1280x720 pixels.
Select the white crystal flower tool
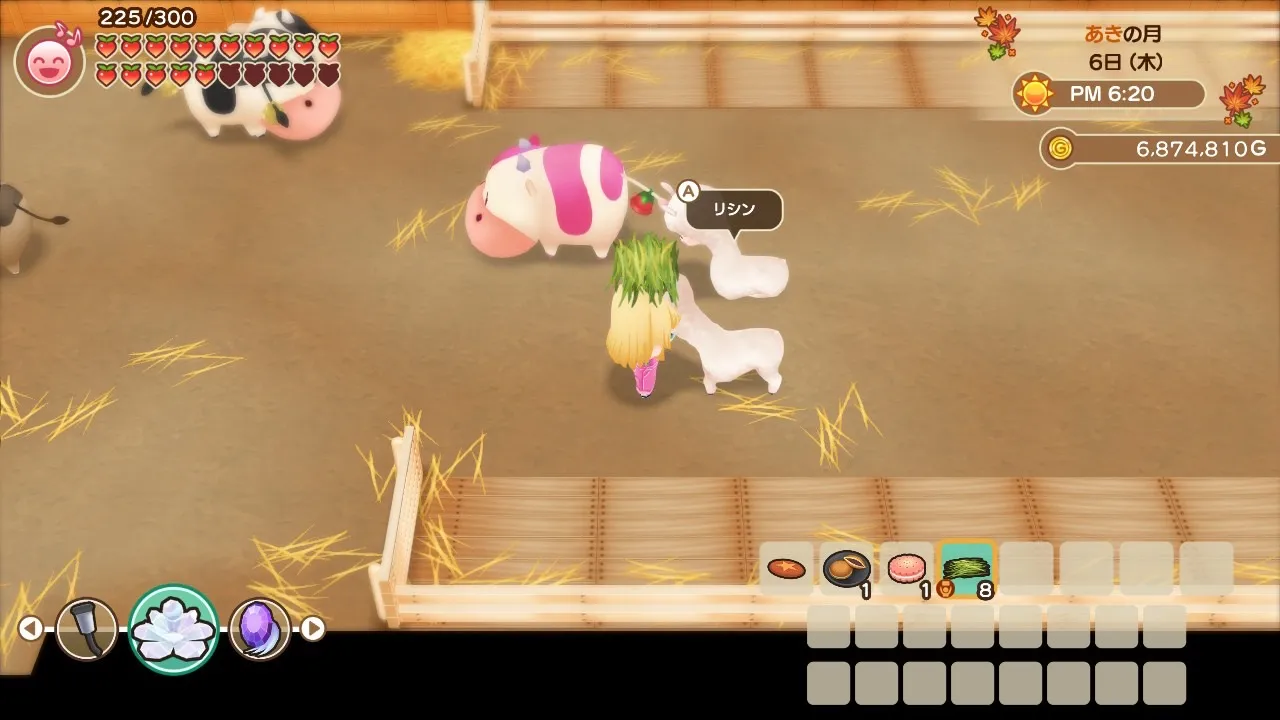pos(173,629)
